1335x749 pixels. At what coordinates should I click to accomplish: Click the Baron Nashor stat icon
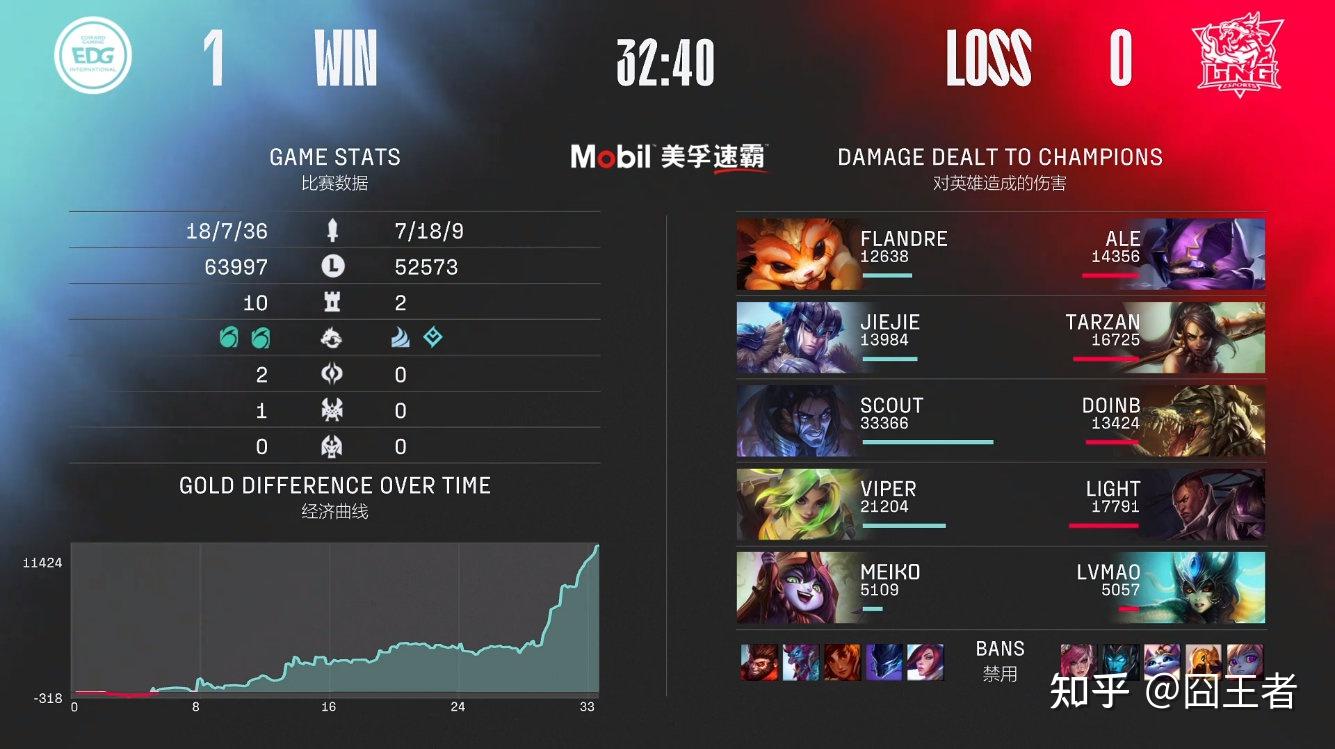[x=332, y=409]
